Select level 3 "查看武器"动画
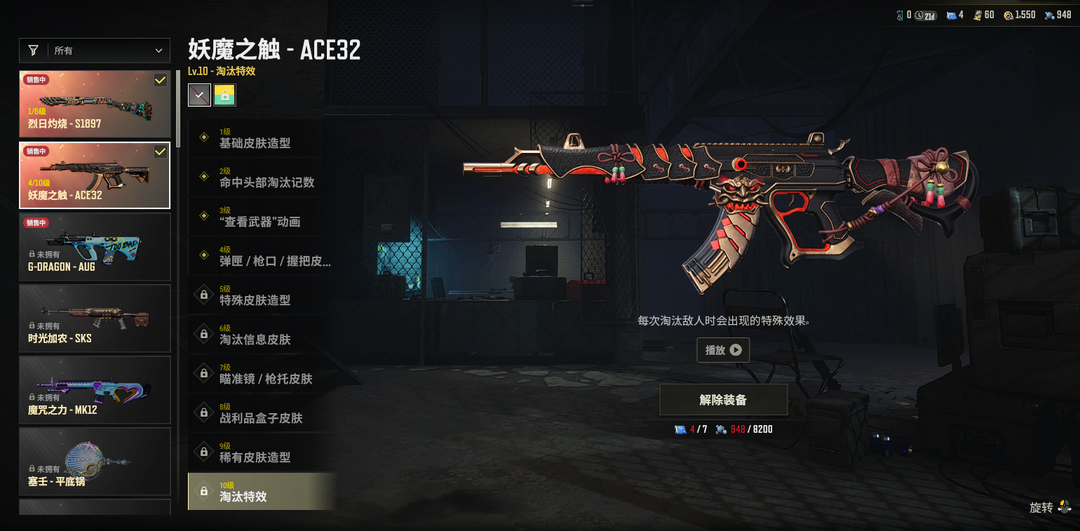The height and width of the screenshot is (531, 1080). (x=261, y=217)
